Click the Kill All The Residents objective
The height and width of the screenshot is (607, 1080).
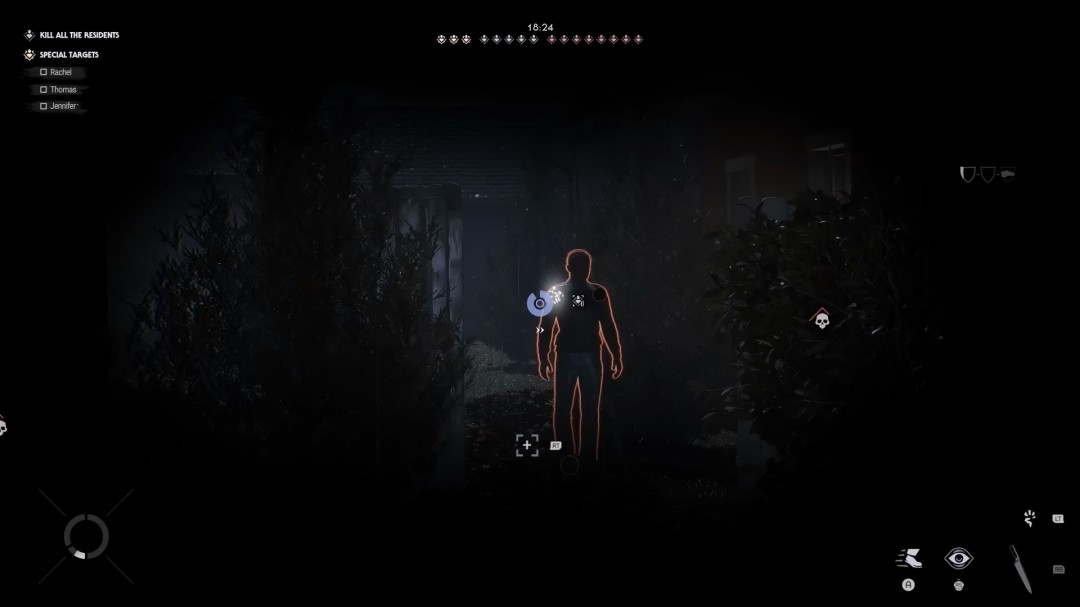click(x=78, y=35)
